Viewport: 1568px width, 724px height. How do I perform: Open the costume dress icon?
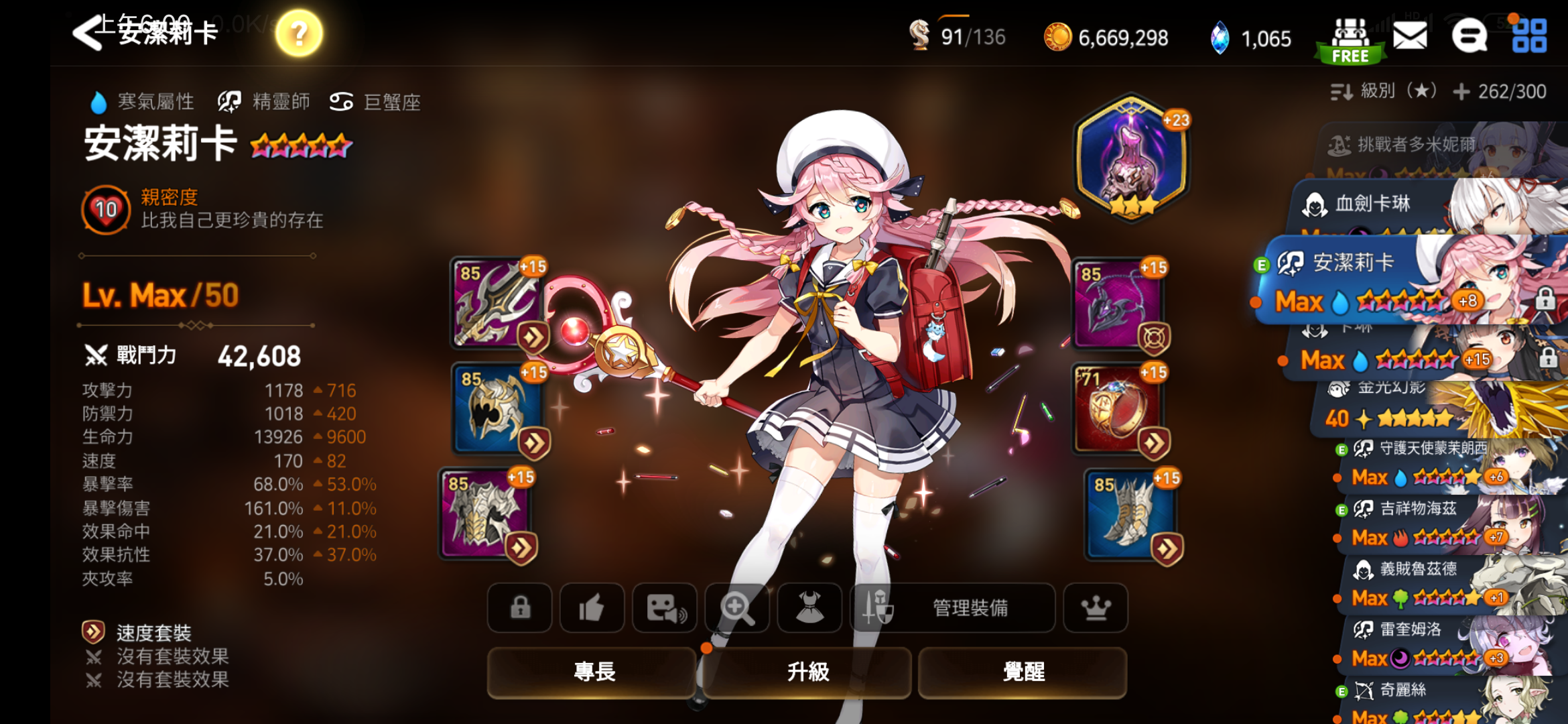coord(809,608)
